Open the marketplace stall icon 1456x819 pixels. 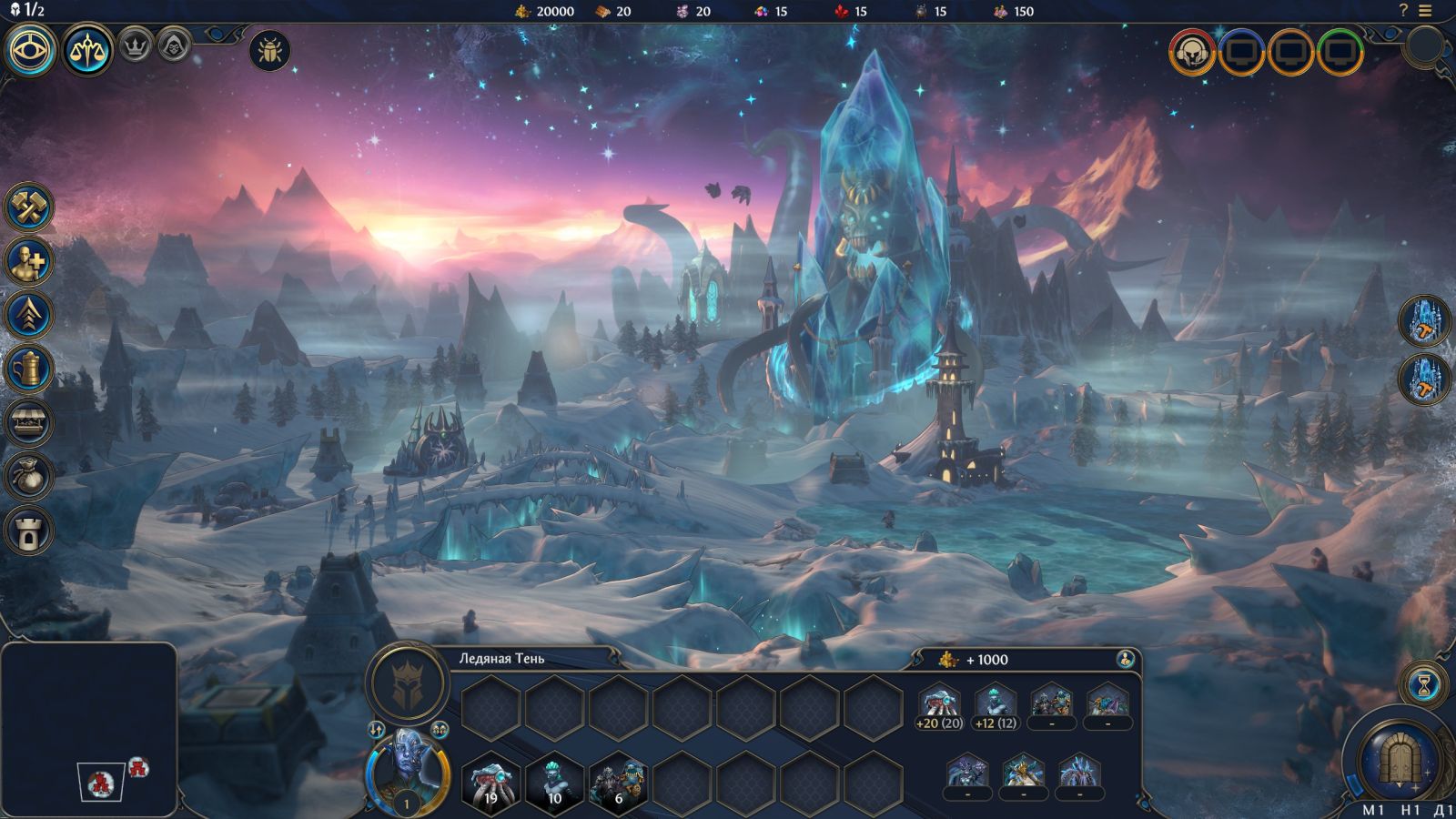29,423
